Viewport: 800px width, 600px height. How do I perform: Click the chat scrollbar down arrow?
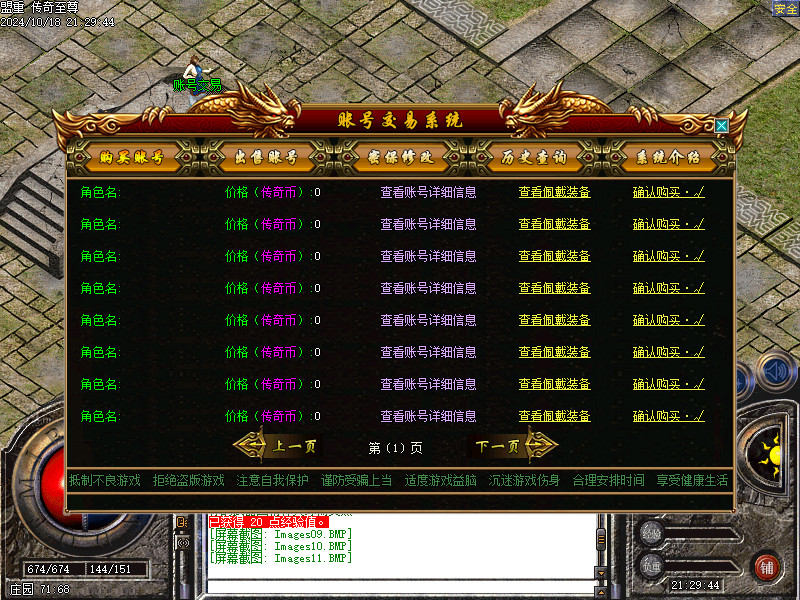(x=601, y=573)
